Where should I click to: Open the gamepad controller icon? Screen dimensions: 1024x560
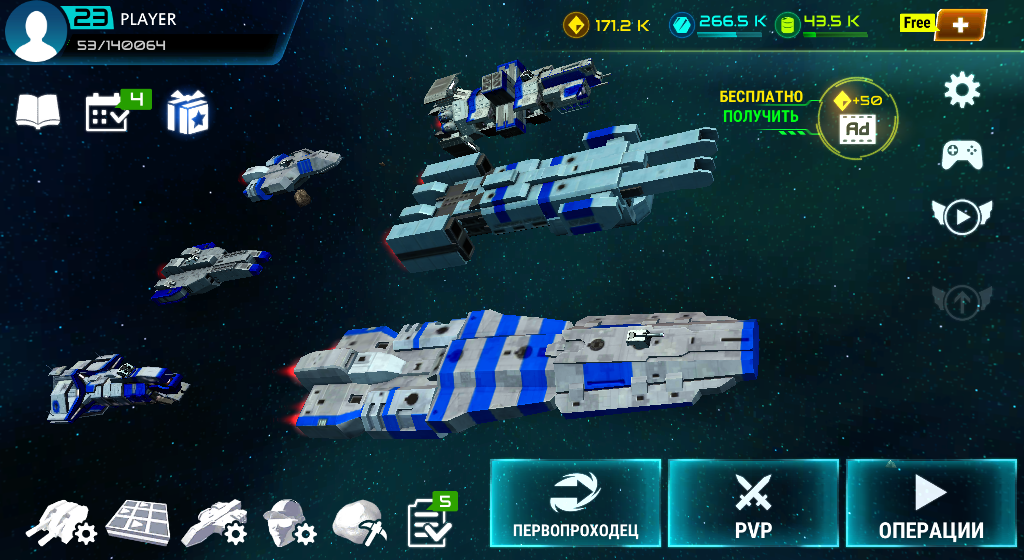(962, 154)
